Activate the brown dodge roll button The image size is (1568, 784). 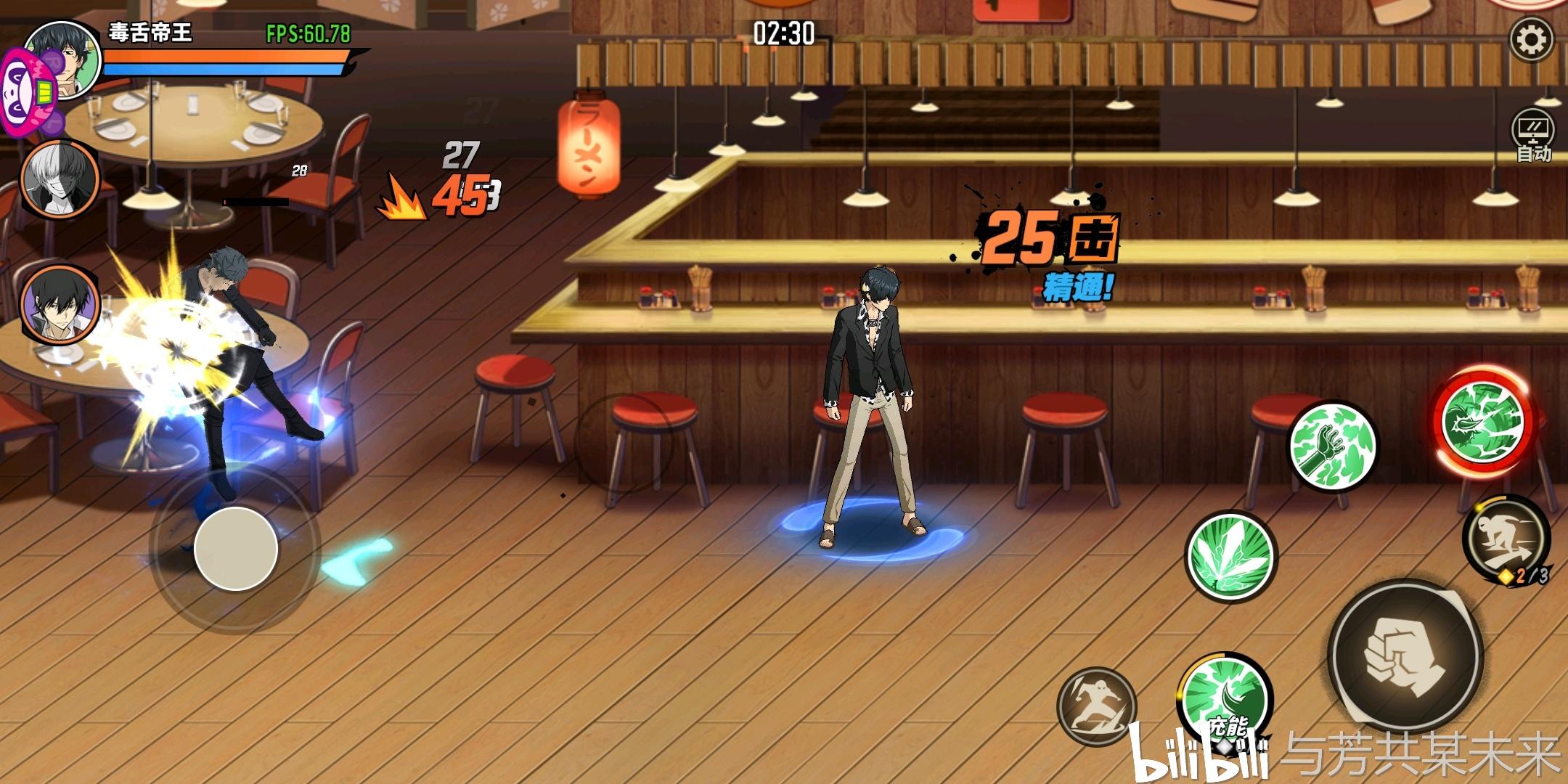click(x=1096, y=706)
